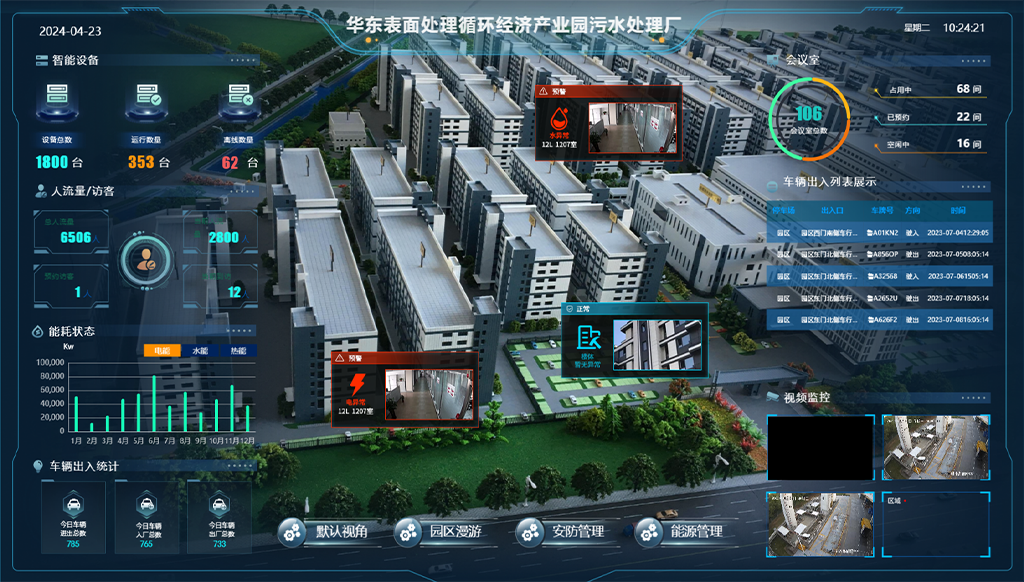The image size is (1024, 582).
Task: Start the 园区漫游 campus tour
Action: [441, 532]
